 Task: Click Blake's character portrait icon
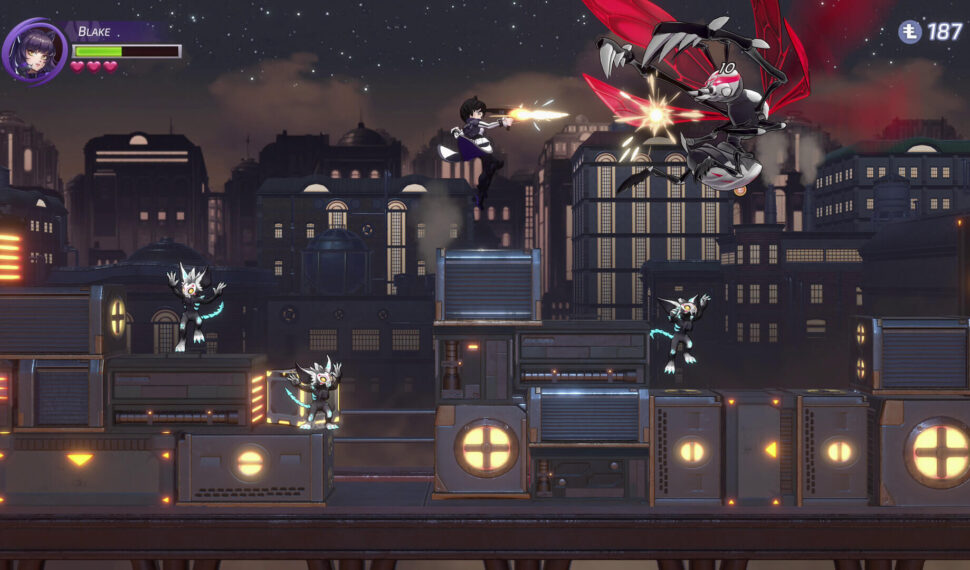[x=35, y=49]
